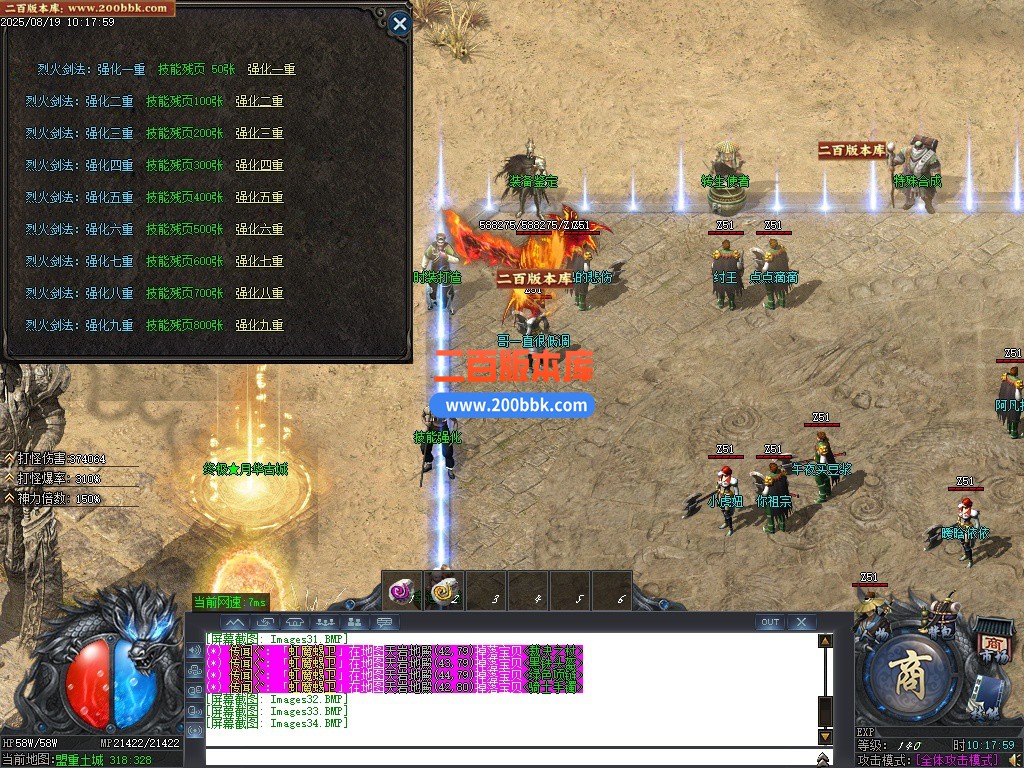Use the purple swirl item in hotbar slot 1
This screenshot has height=768, width=1024.
tap(401, 591)
